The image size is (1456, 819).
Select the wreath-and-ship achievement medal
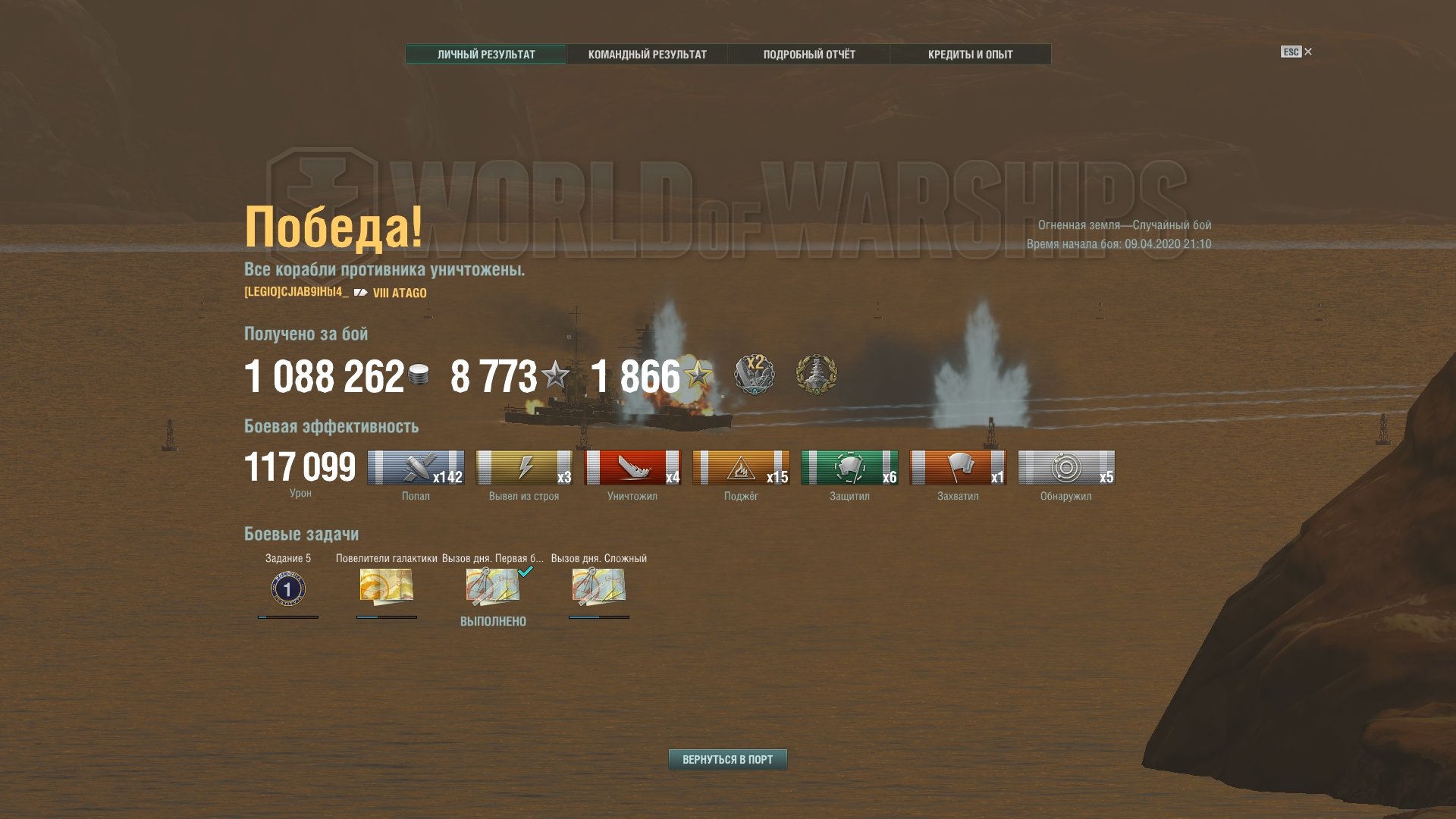(x=816, y=375)
